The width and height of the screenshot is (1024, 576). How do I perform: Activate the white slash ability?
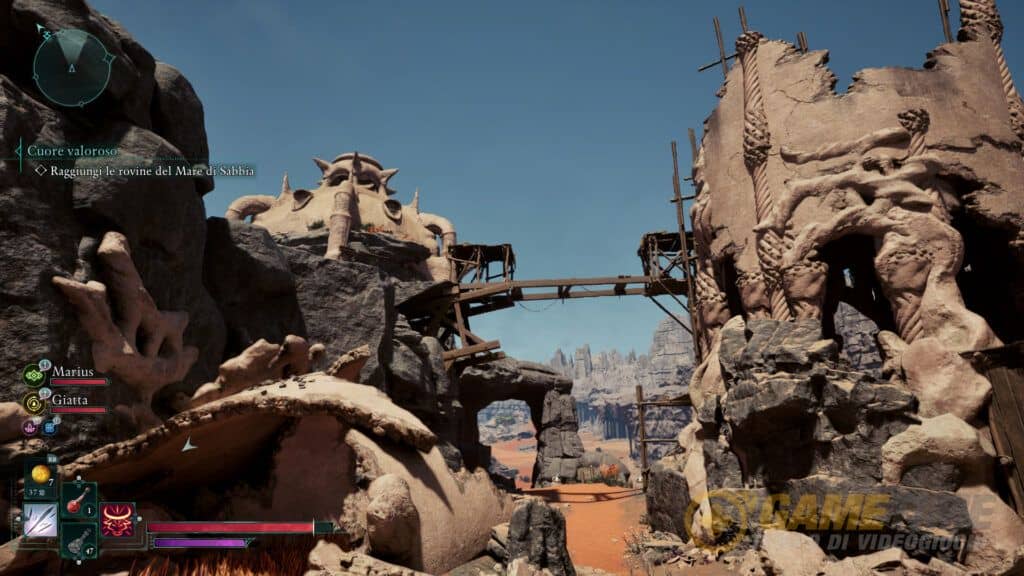coord(40,519)
